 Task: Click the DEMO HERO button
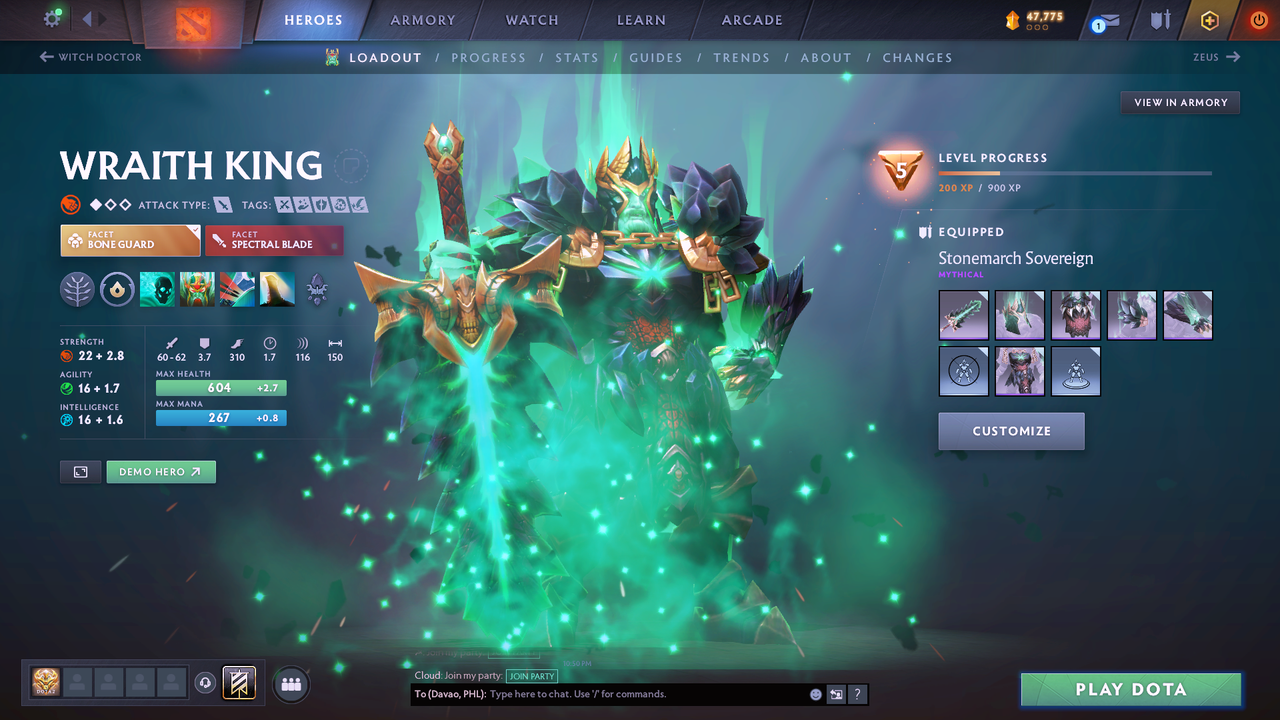161,471
